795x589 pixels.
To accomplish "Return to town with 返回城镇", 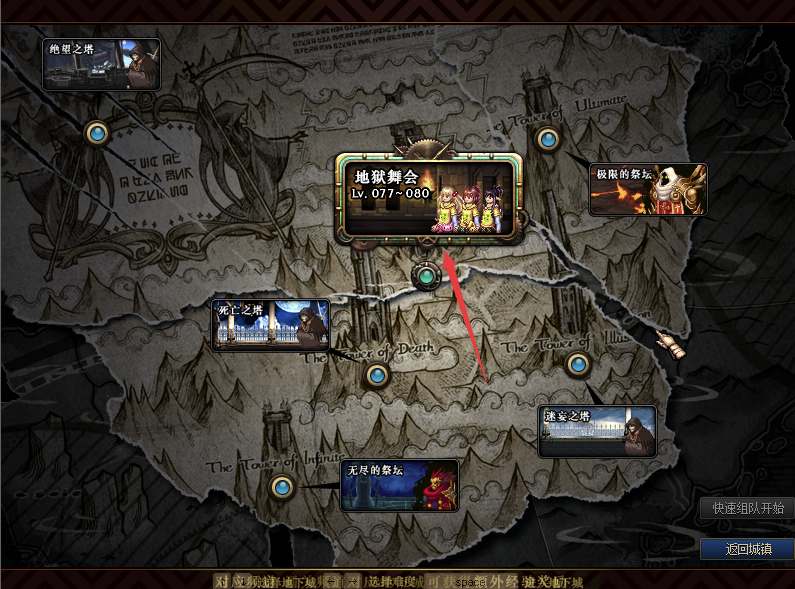I will coord(747,549).
